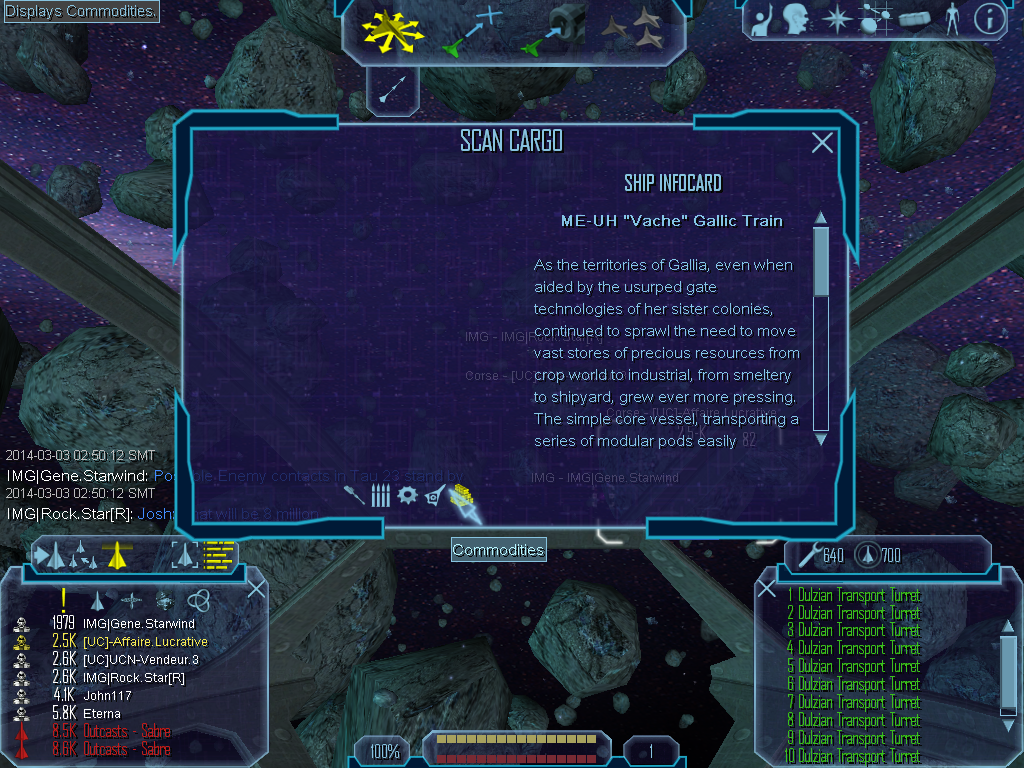The image size is (1024, 768).
Task: Activate the Join Formation maneuver icon
Action: click(632, 30)
